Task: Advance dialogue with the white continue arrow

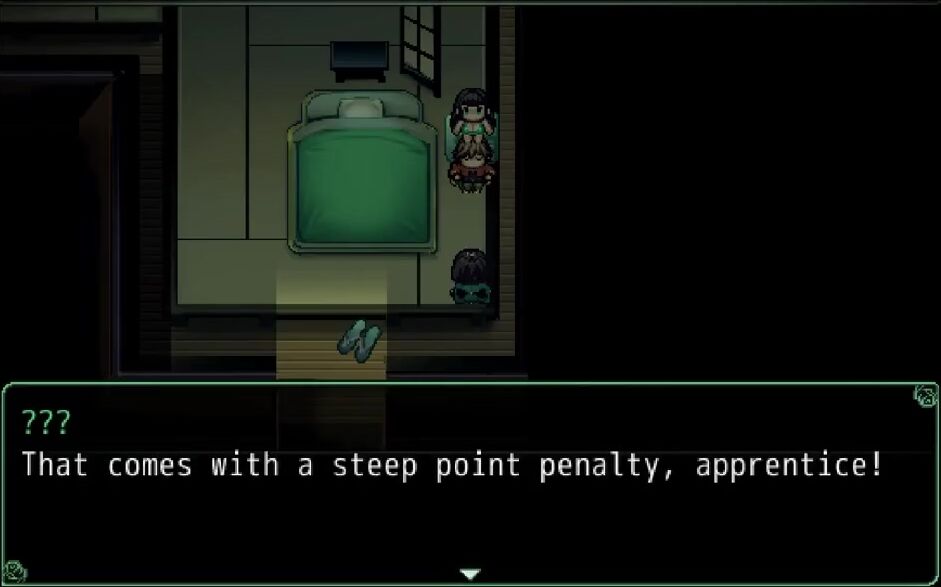Action: coord(470,574)
